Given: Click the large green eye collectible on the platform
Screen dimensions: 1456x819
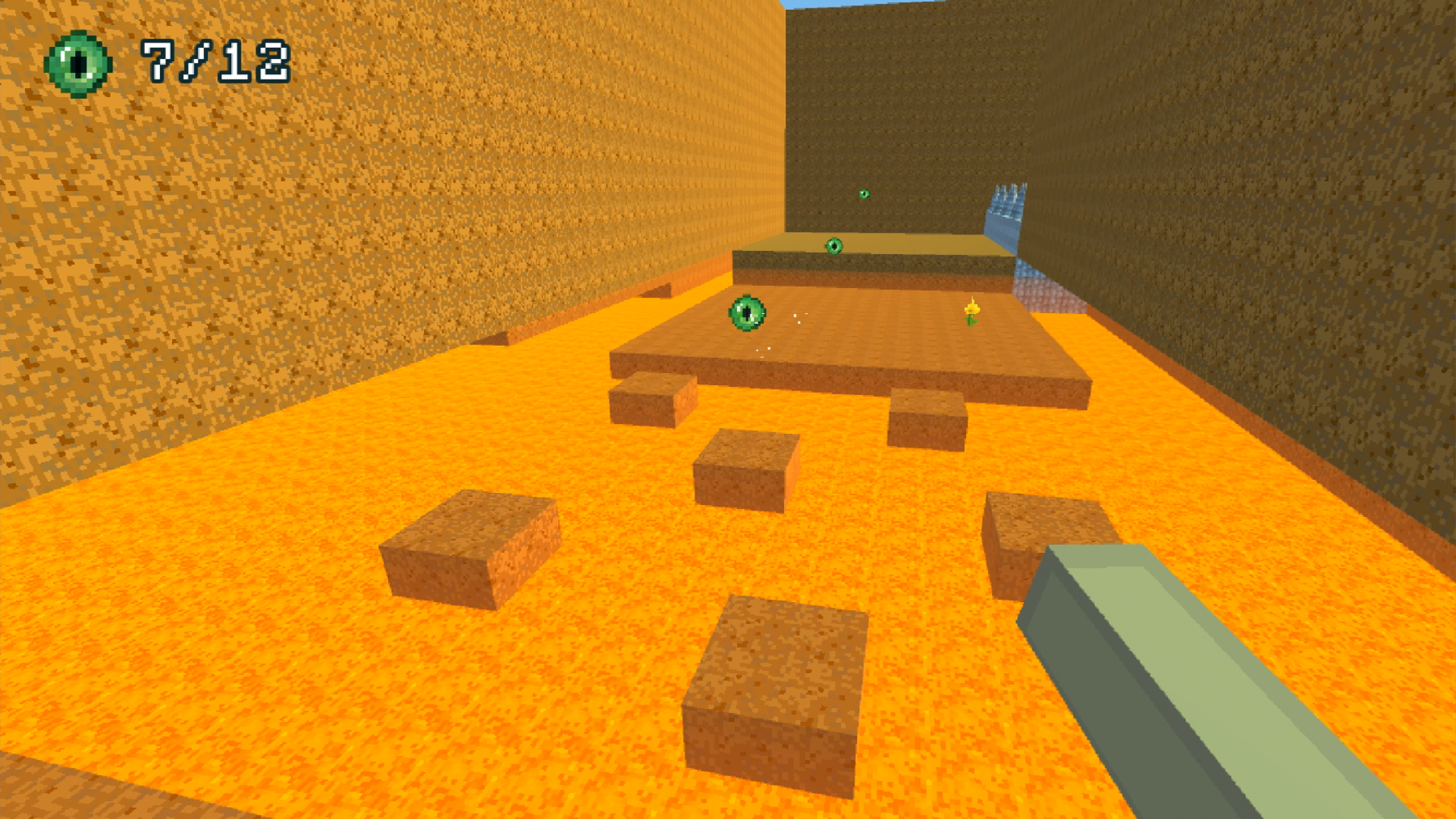Looking at the screenshot, I should 745,312.
